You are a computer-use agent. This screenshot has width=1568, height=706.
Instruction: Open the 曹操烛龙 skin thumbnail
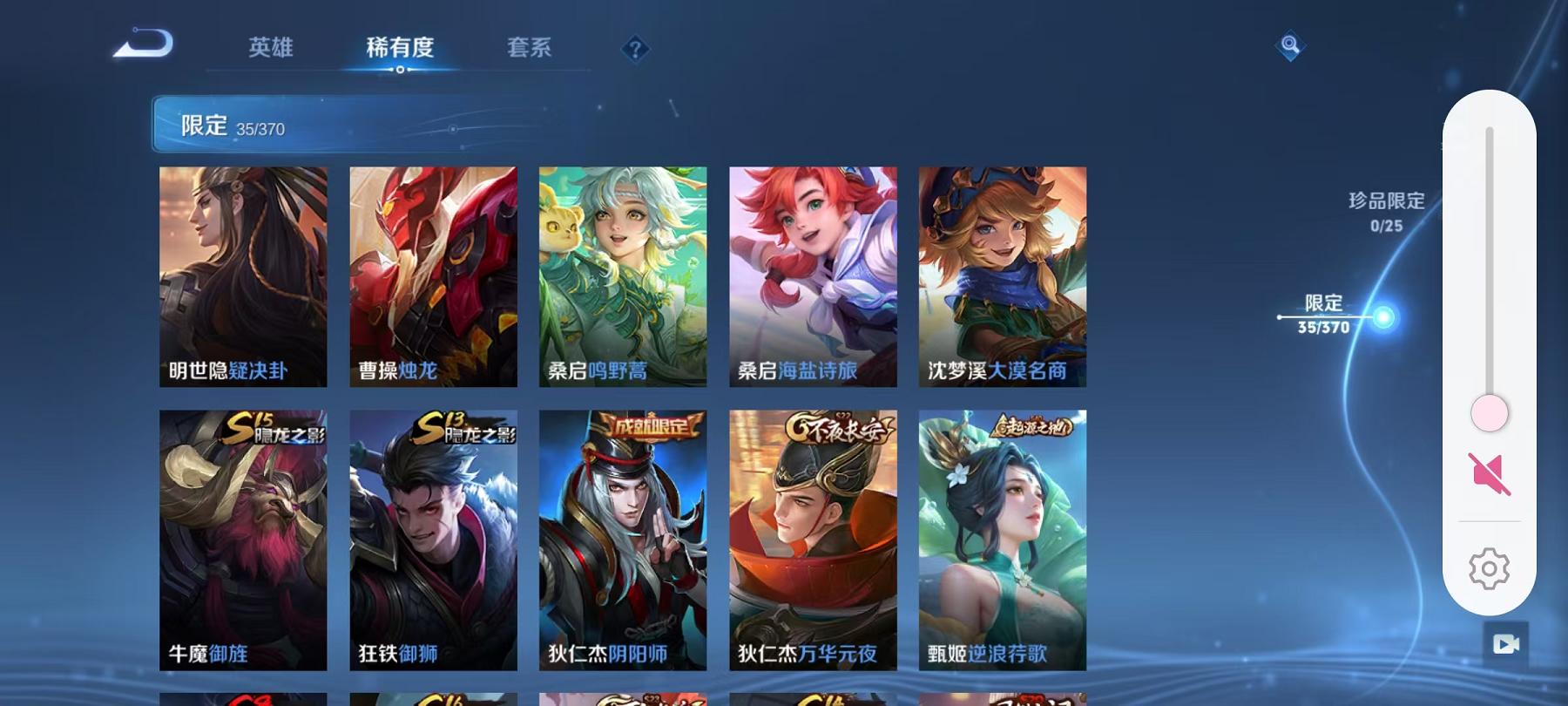point(432,275)
